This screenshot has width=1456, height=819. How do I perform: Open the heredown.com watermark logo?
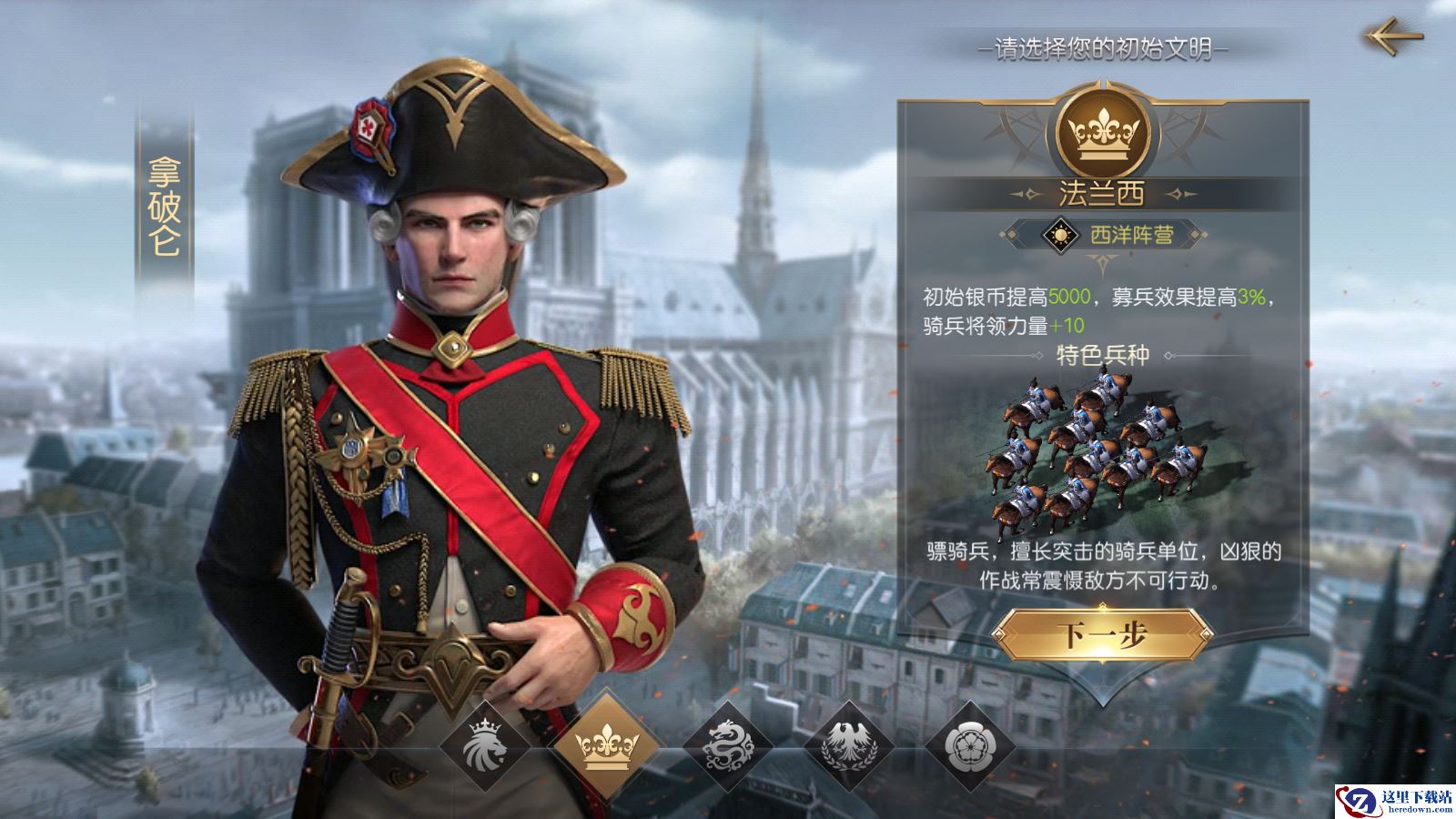point(1393,798)
